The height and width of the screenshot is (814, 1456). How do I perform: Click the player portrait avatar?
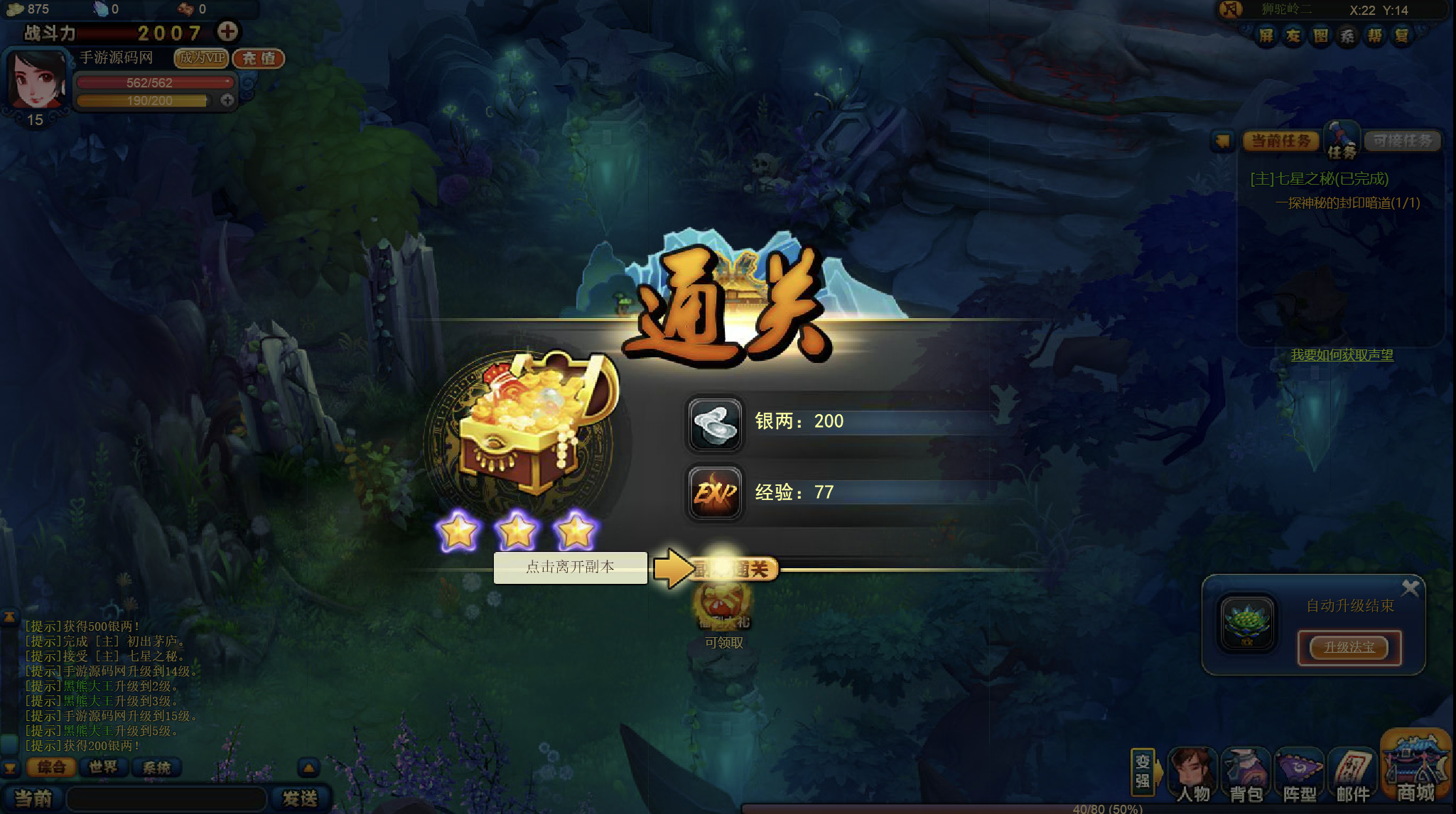(36, 79)
